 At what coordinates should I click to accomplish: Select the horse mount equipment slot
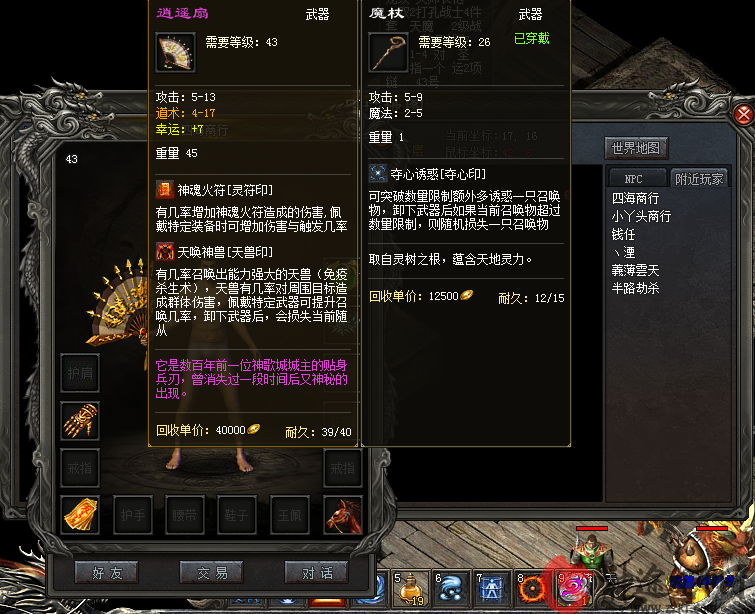342,514
